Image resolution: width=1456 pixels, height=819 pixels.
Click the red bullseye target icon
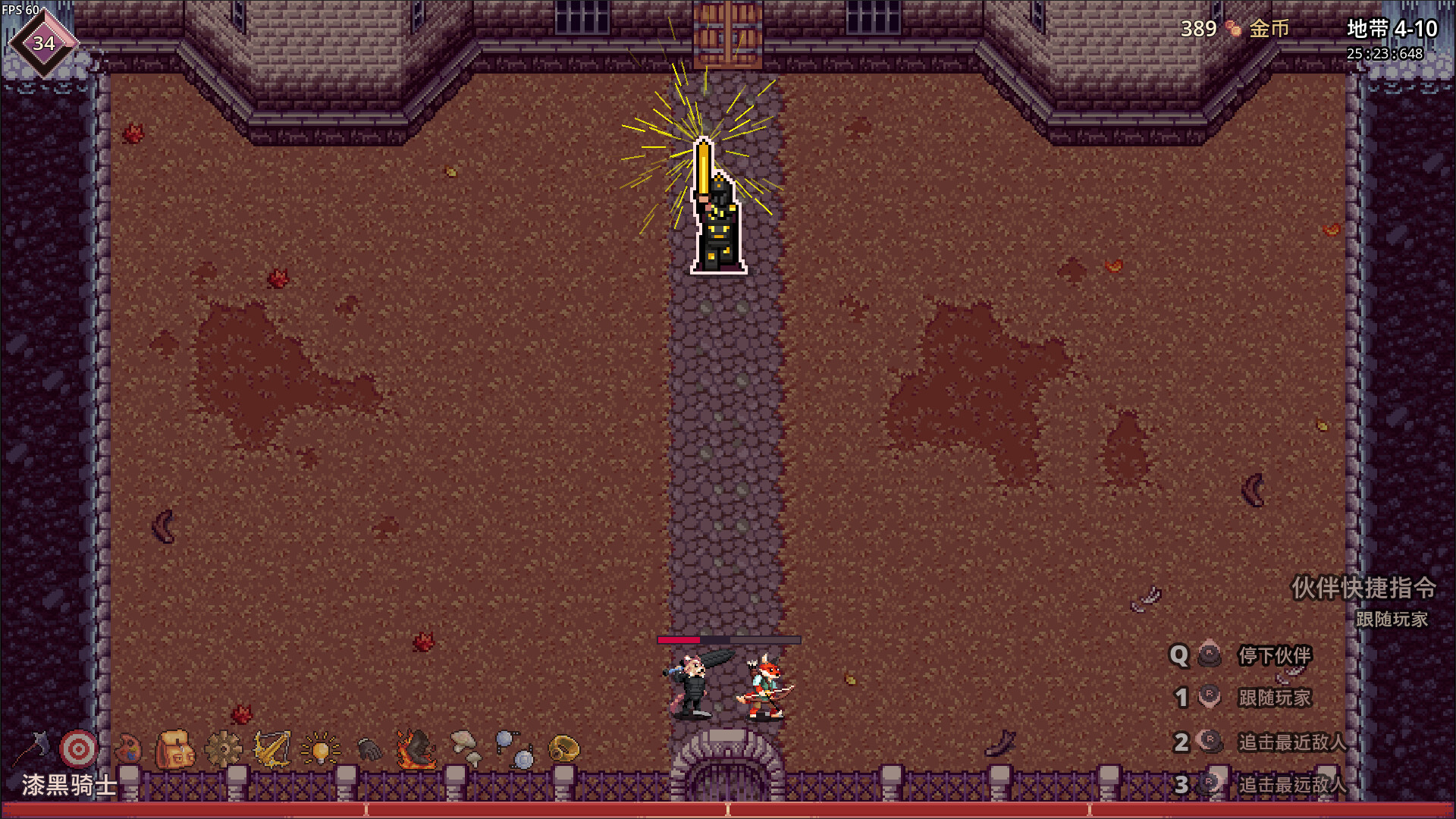tap(79, 749)
